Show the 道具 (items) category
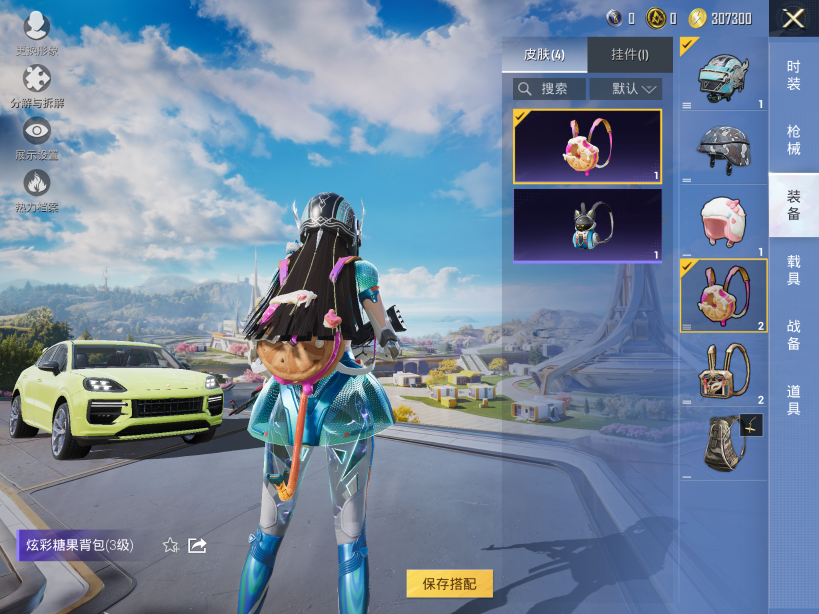The height and width of the screenshot is (614, 819). coord(793,400)
